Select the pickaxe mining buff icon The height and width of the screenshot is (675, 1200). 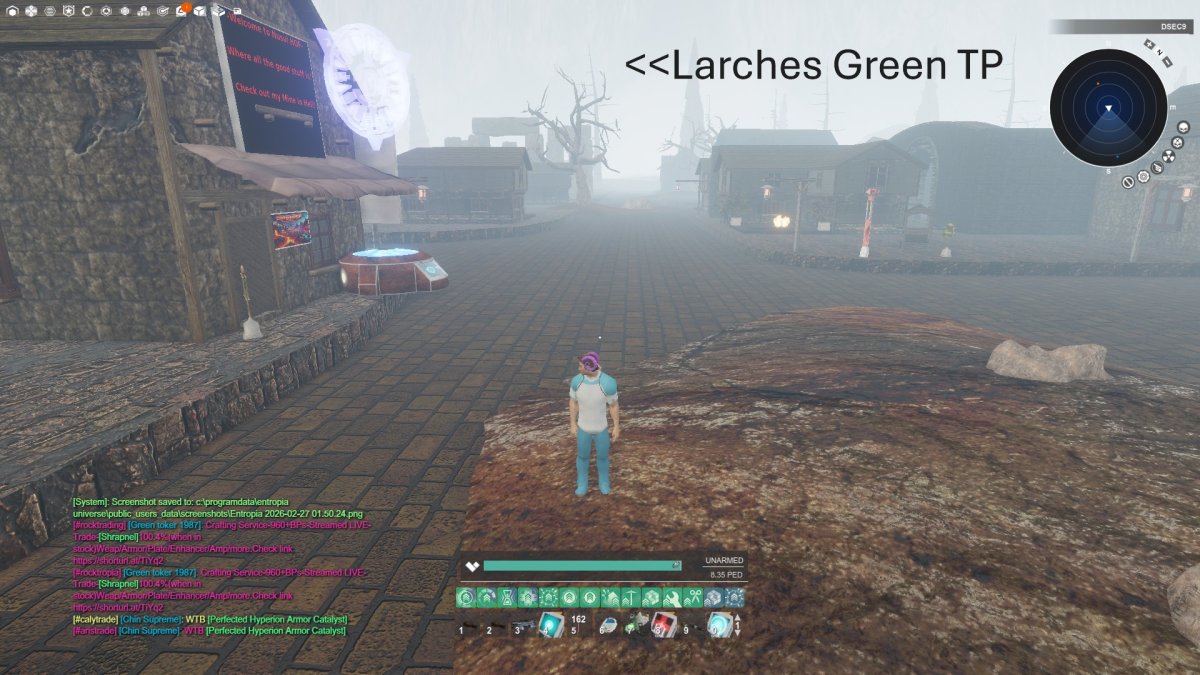631,597
